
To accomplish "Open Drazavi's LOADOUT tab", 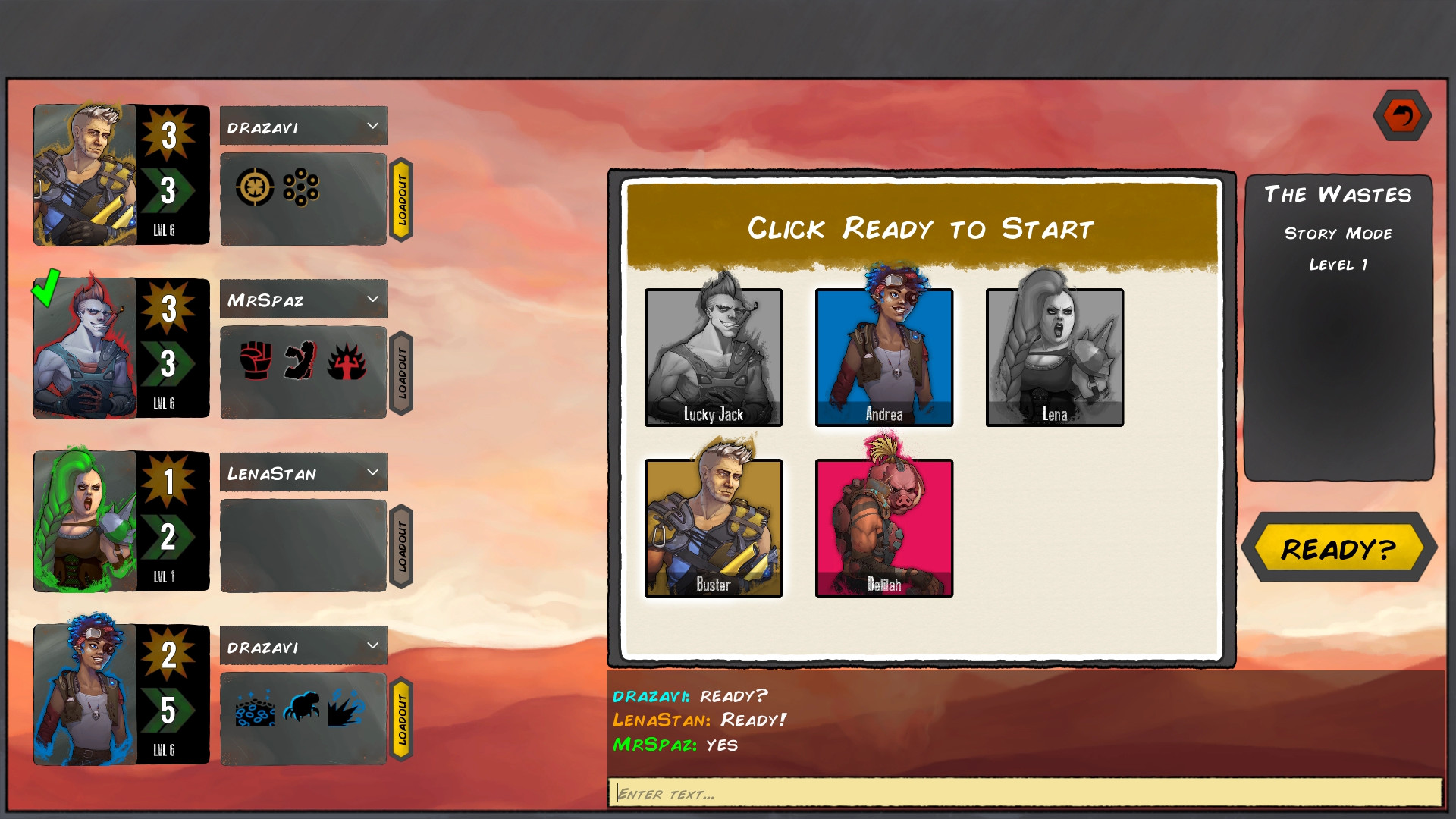I will pyautogui.click(x=402, y=199).
